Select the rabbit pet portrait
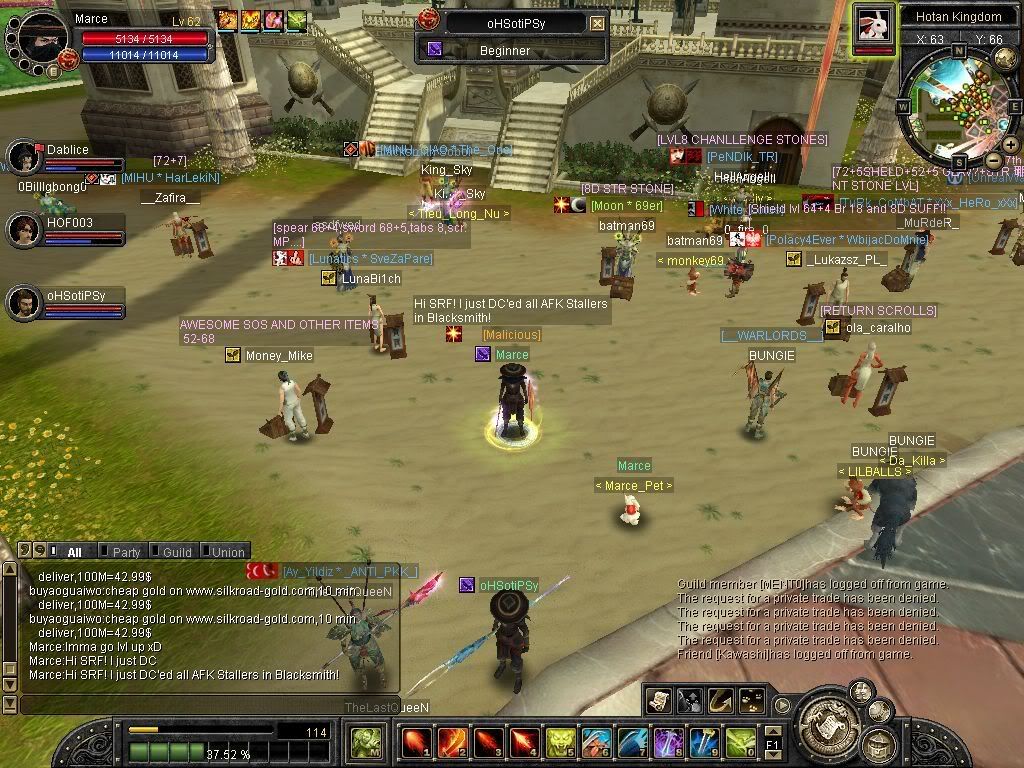 click(x=873, y=24)
